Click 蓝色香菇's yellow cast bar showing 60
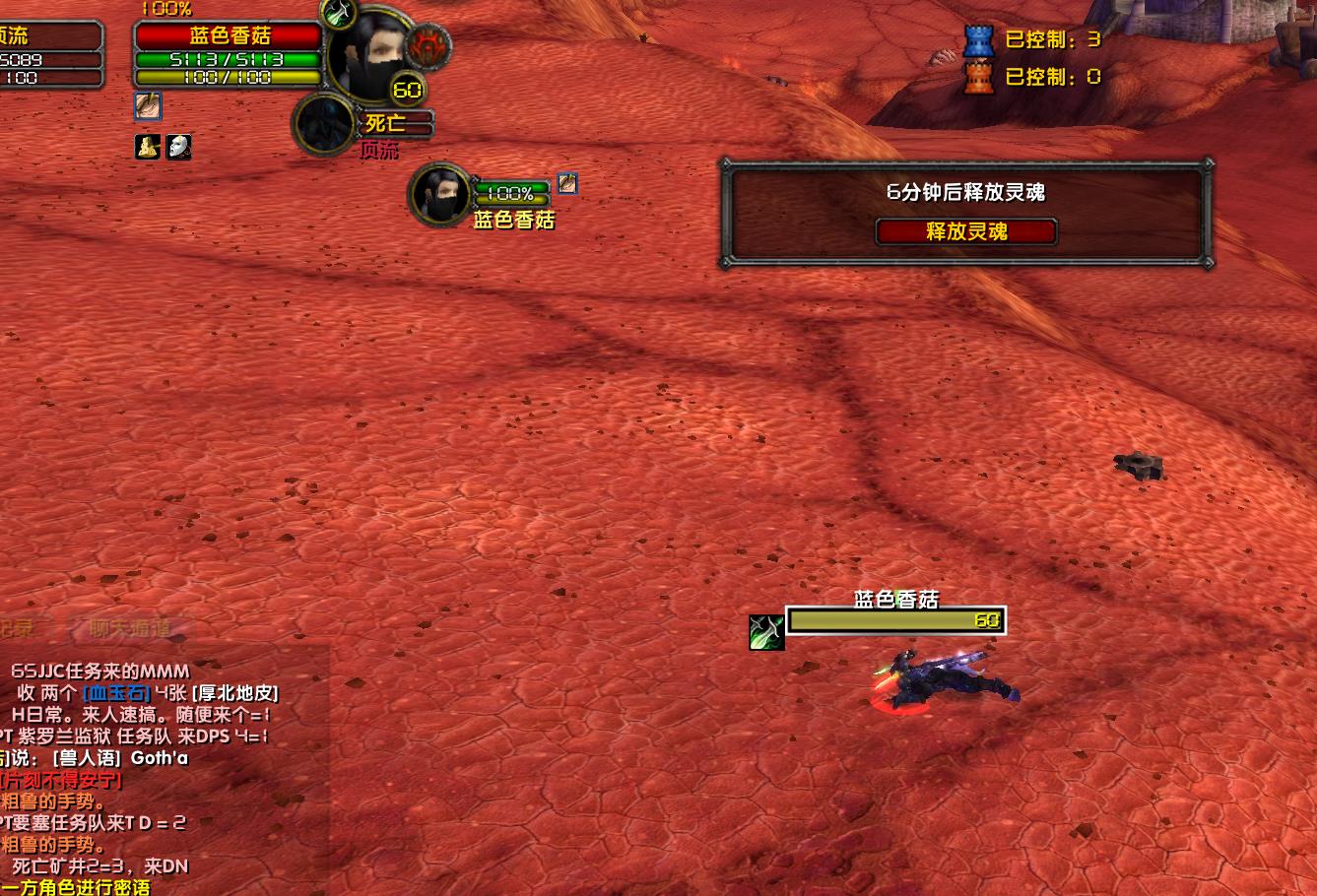 coord(894,620)
